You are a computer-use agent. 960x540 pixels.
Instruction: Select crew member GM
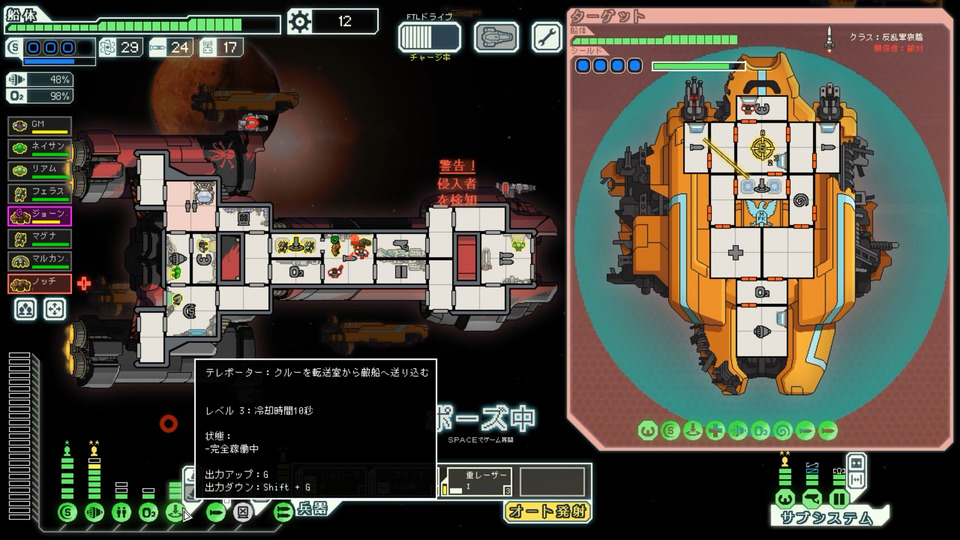(x=40, y=125)
